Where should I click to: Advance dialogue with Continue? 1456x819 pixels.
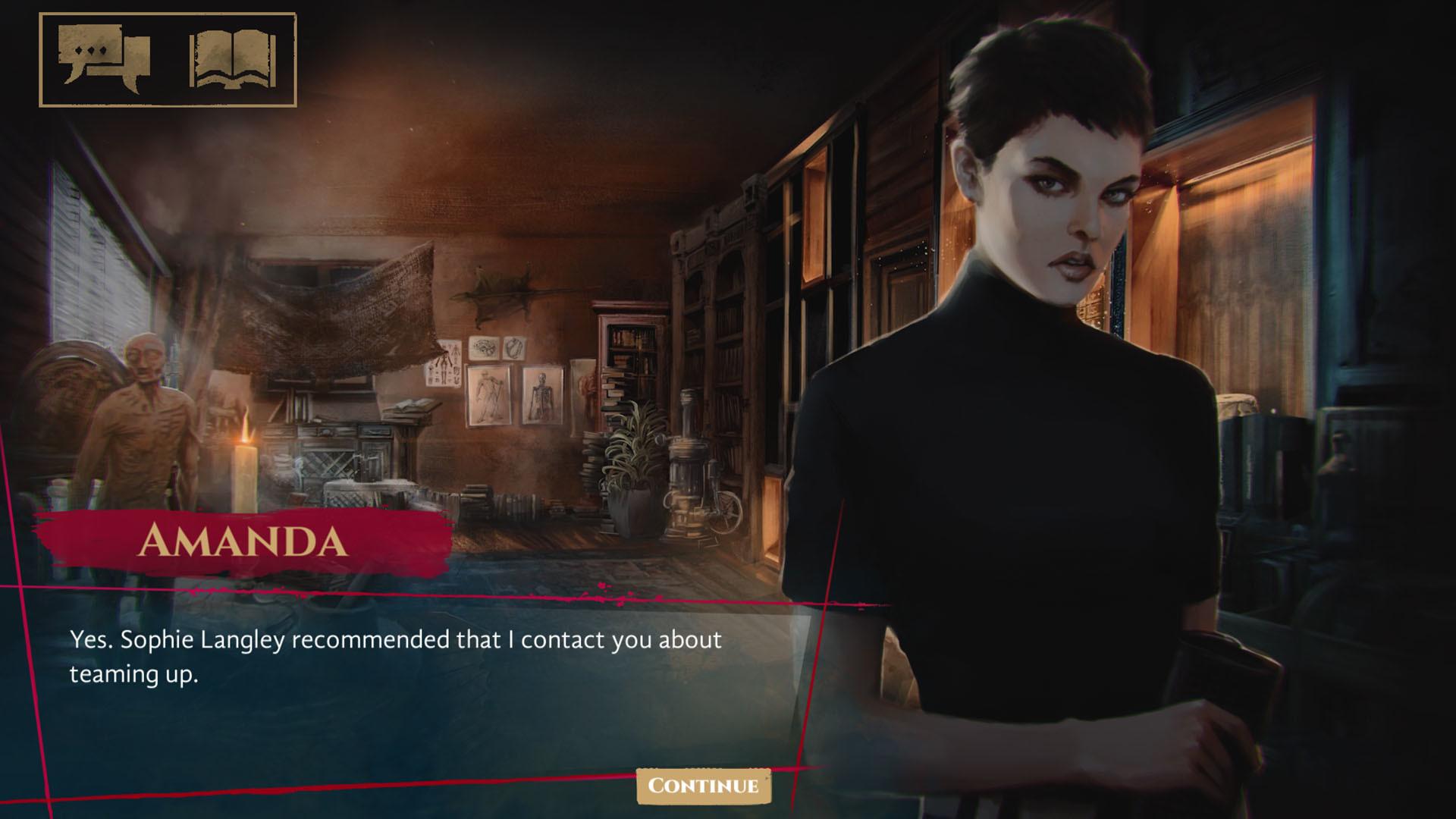tap(704, 787)
